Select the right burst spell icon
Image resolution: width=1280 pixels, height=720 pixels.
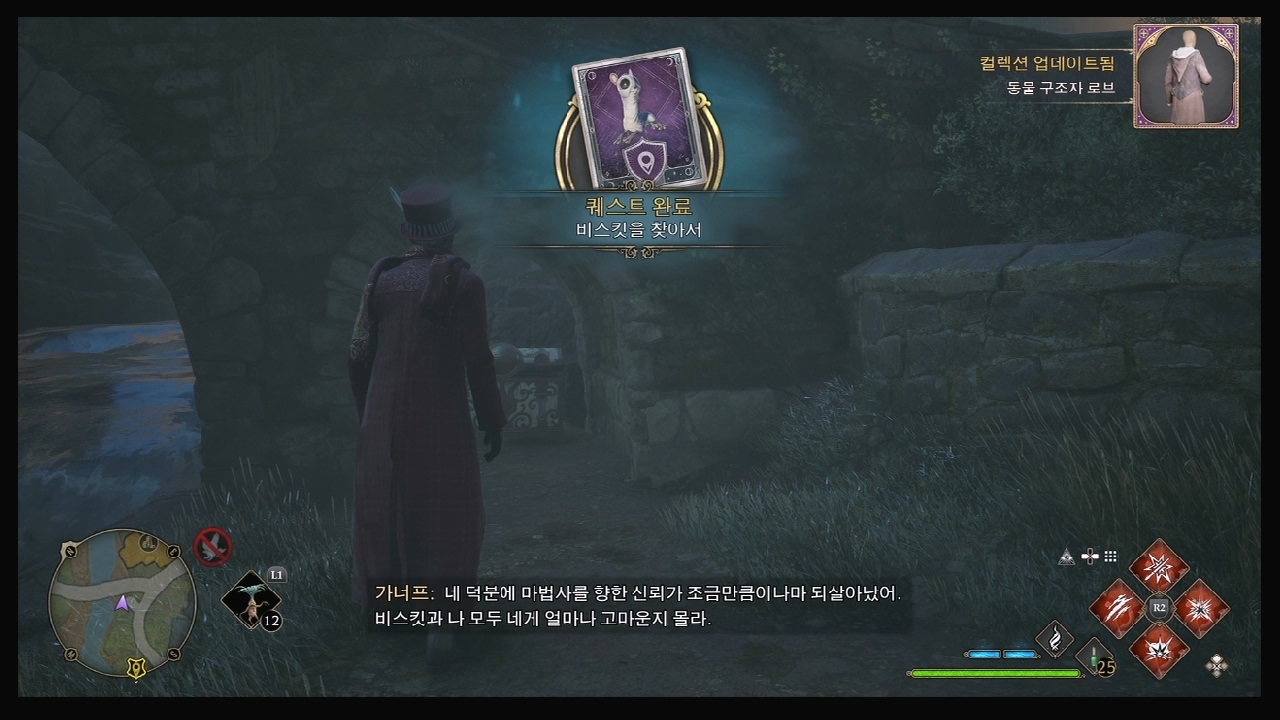1202,609
